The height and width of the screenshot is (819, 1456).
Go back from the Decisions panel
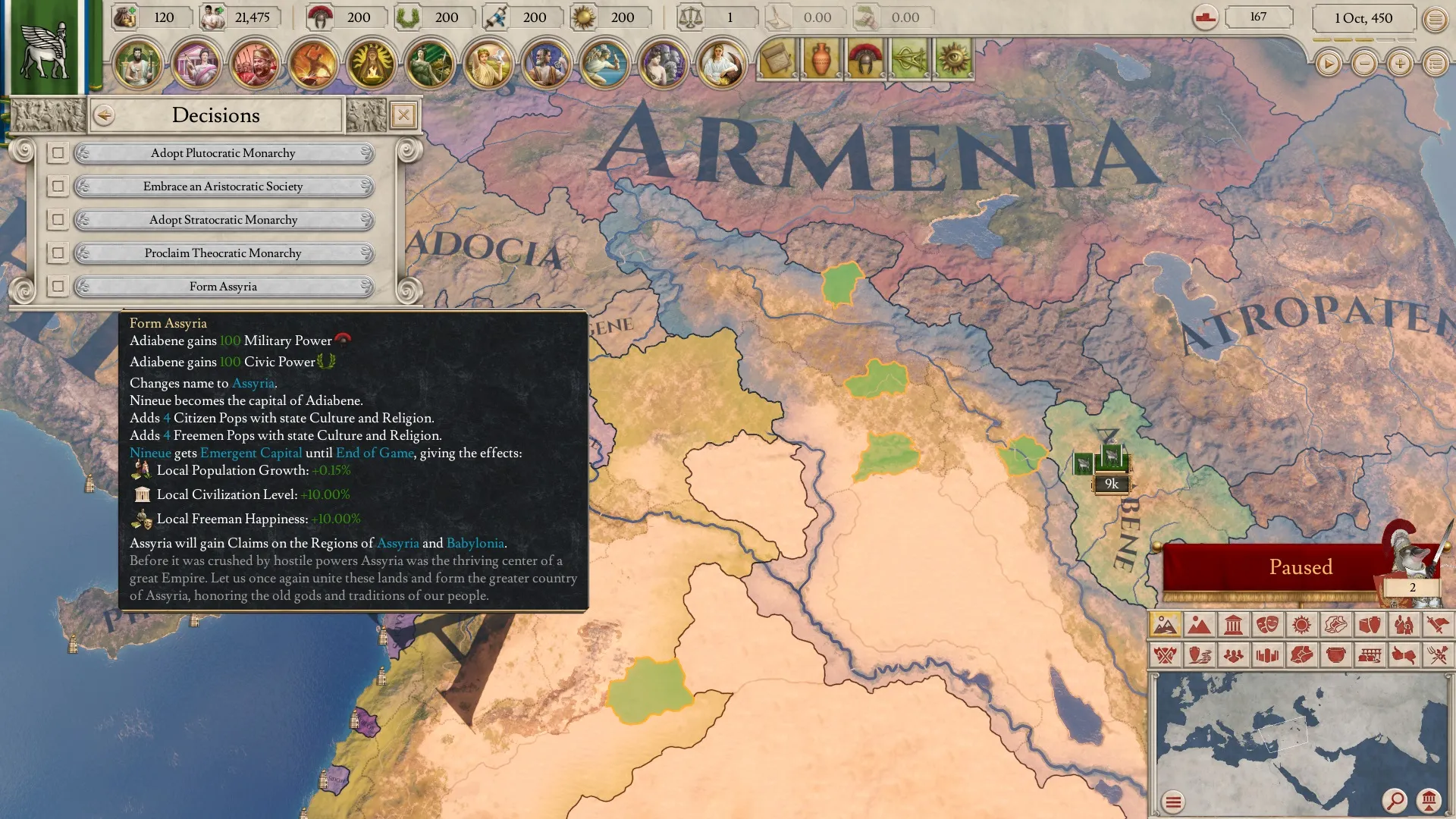click(104, 115)
